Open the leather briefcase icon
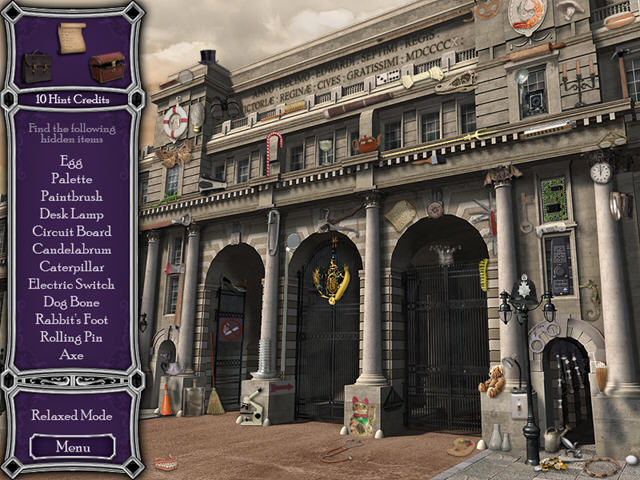The image size is (640, 480). (38, 67)
